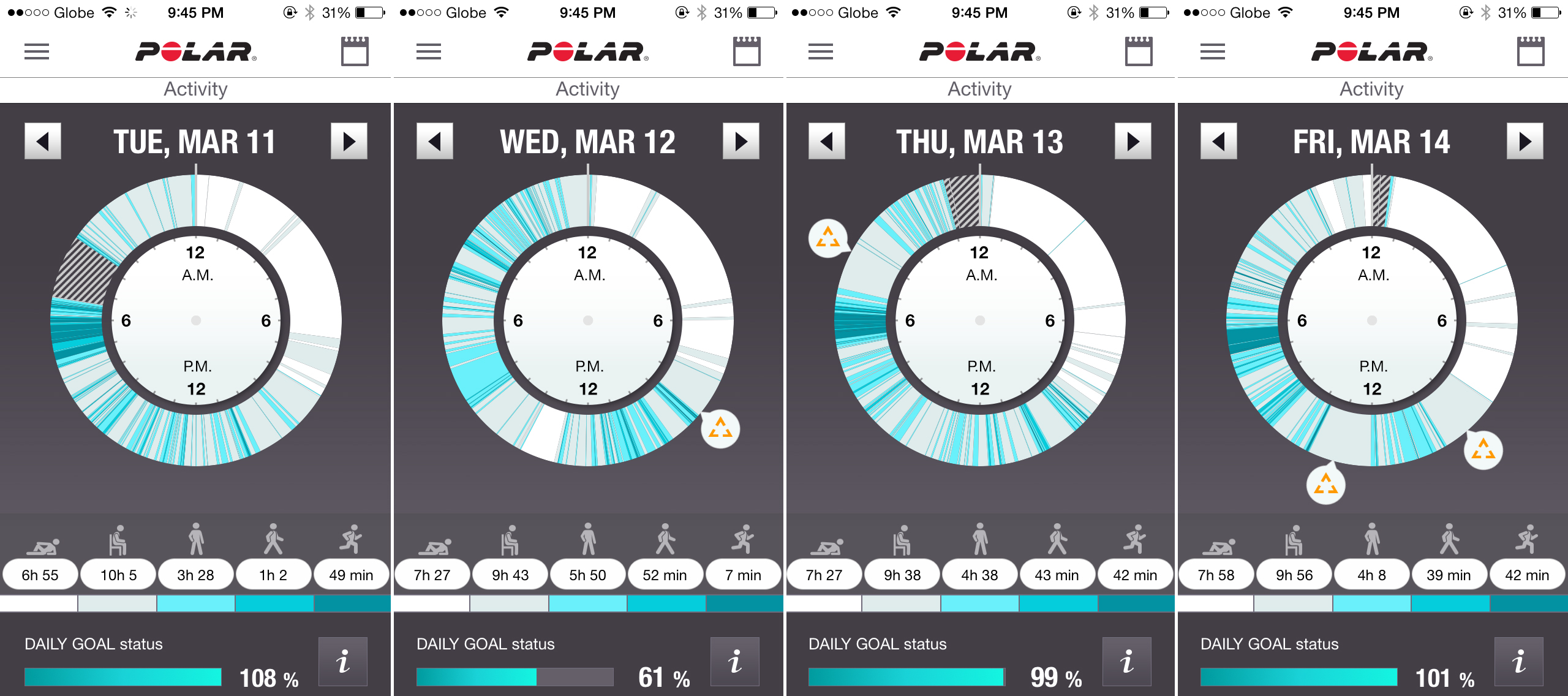Open calendar icon above Fri, Mar 14
The width and height of the screenshot is (1568, 696).
click(1531, 51)
